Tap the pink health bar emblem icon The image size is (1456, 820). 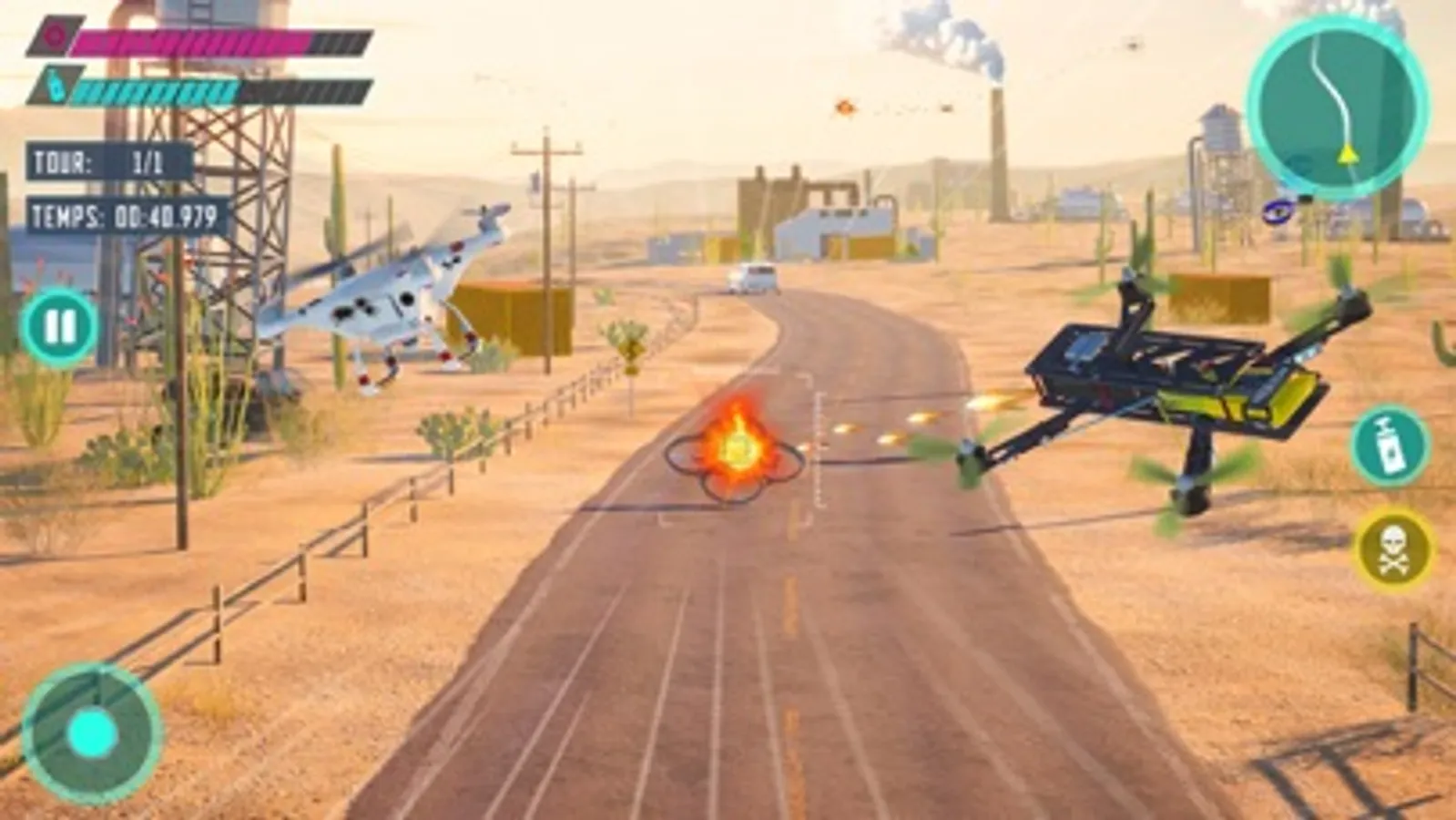56,35
